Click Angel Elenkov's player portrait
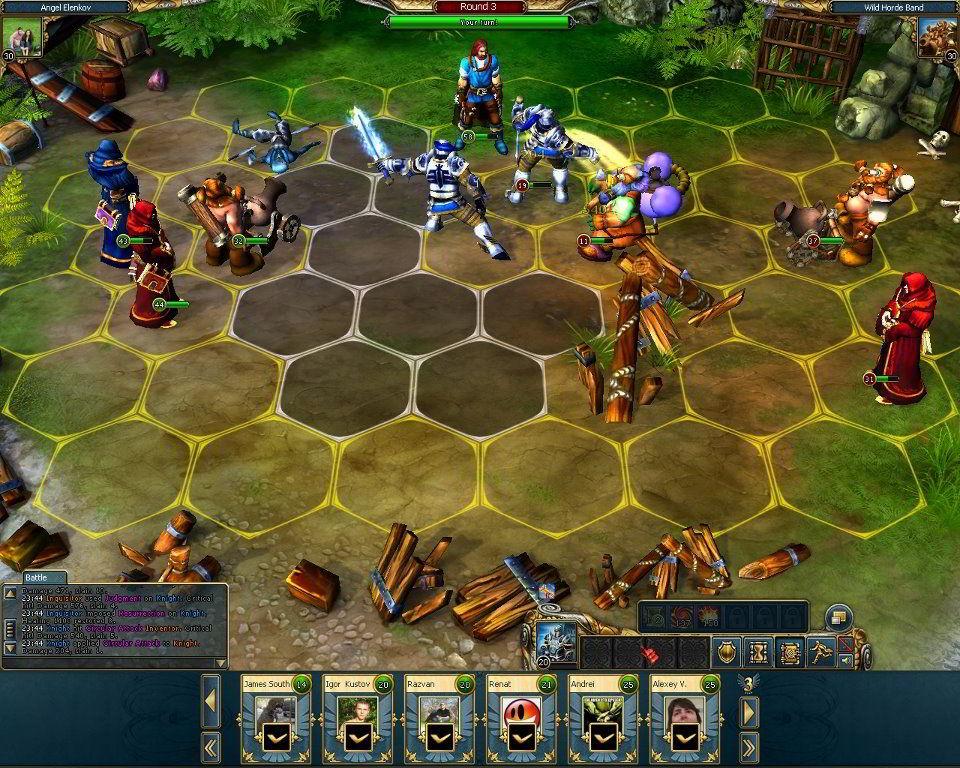 coord(24,39)
